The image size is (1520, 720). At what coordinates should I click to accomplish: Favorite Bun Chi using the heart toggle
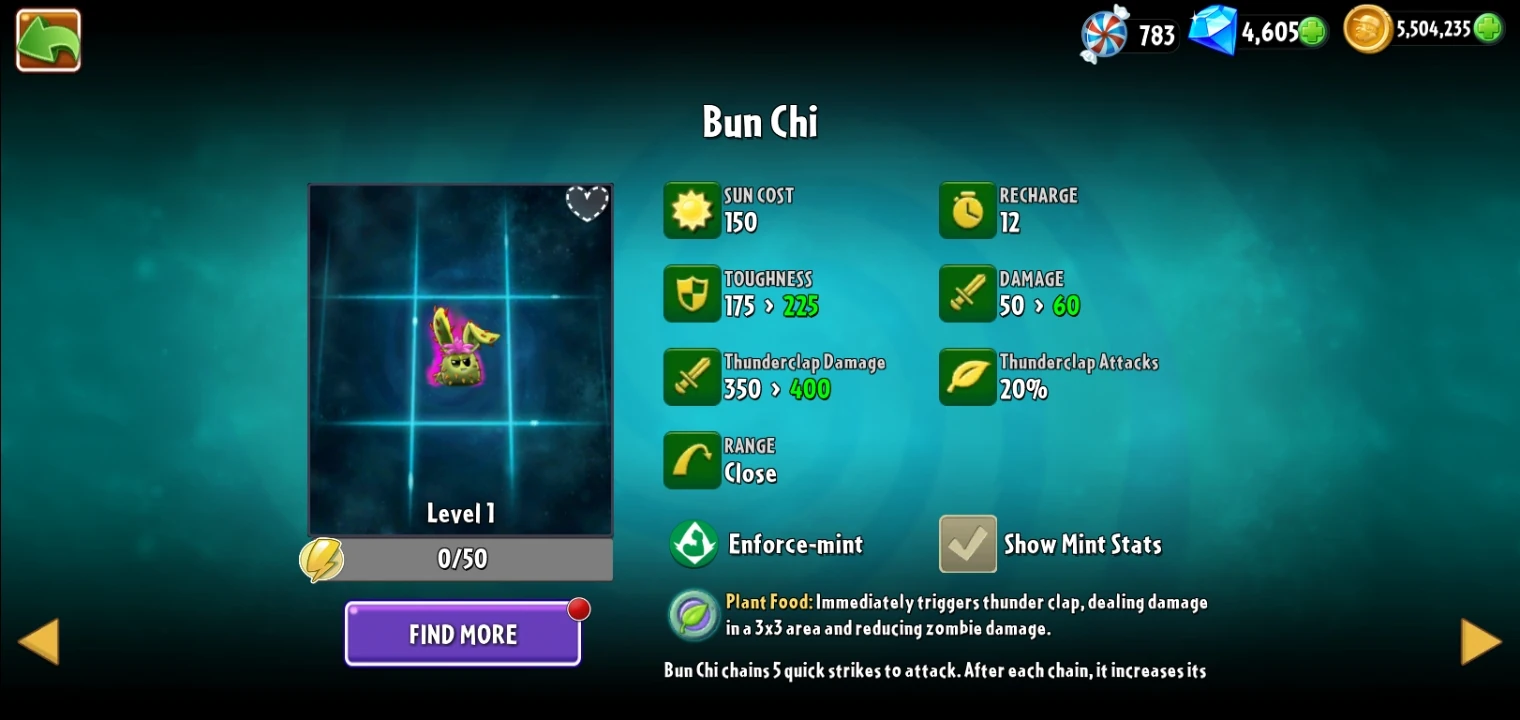click(x=587, y=203)
